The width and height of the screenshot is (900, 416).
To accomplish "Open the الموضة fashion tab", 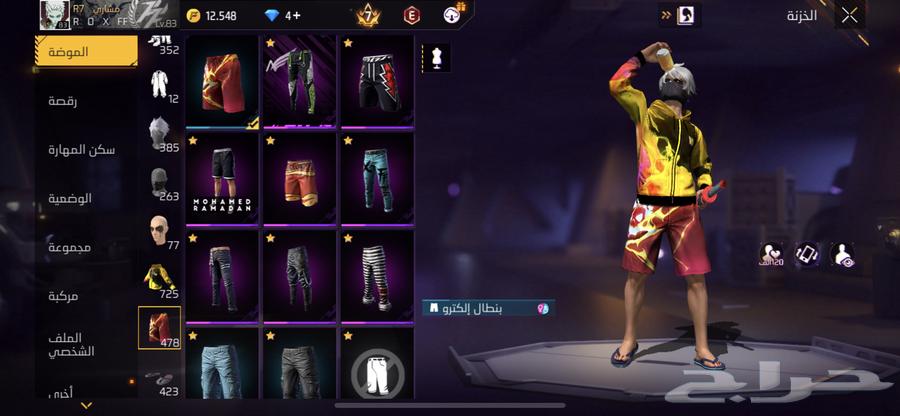I will point(86,51).
